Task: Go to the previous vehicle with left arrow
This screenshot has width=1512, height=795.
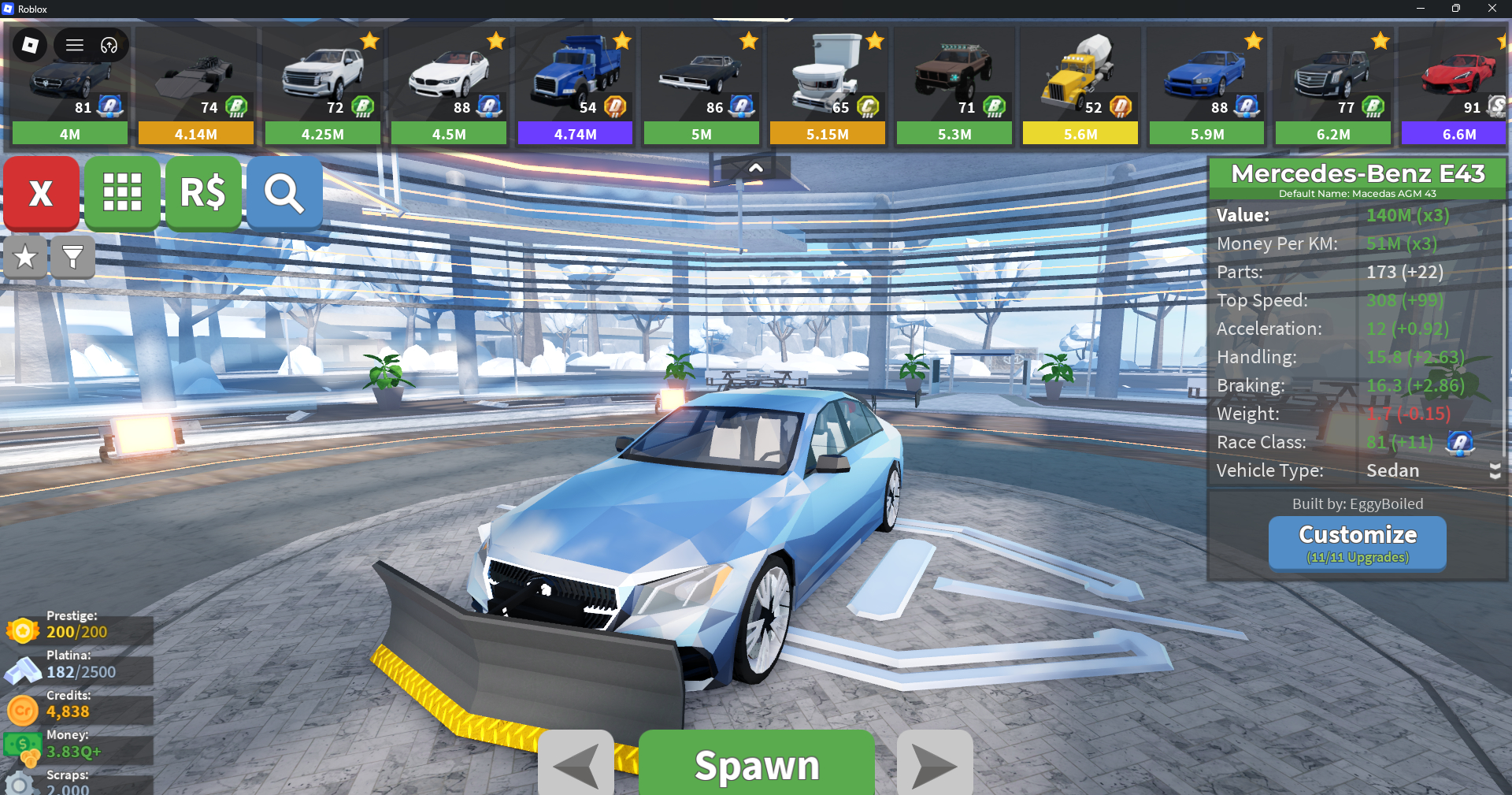Action: (x=576, y=764)
